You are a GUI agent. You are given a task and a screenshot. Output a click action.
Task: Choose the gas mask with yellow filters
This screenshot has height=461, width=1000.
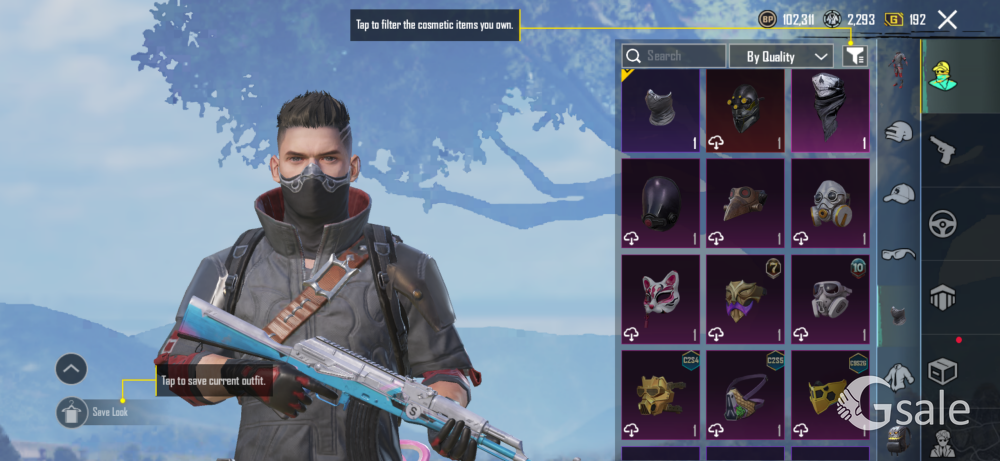(830, 203)
